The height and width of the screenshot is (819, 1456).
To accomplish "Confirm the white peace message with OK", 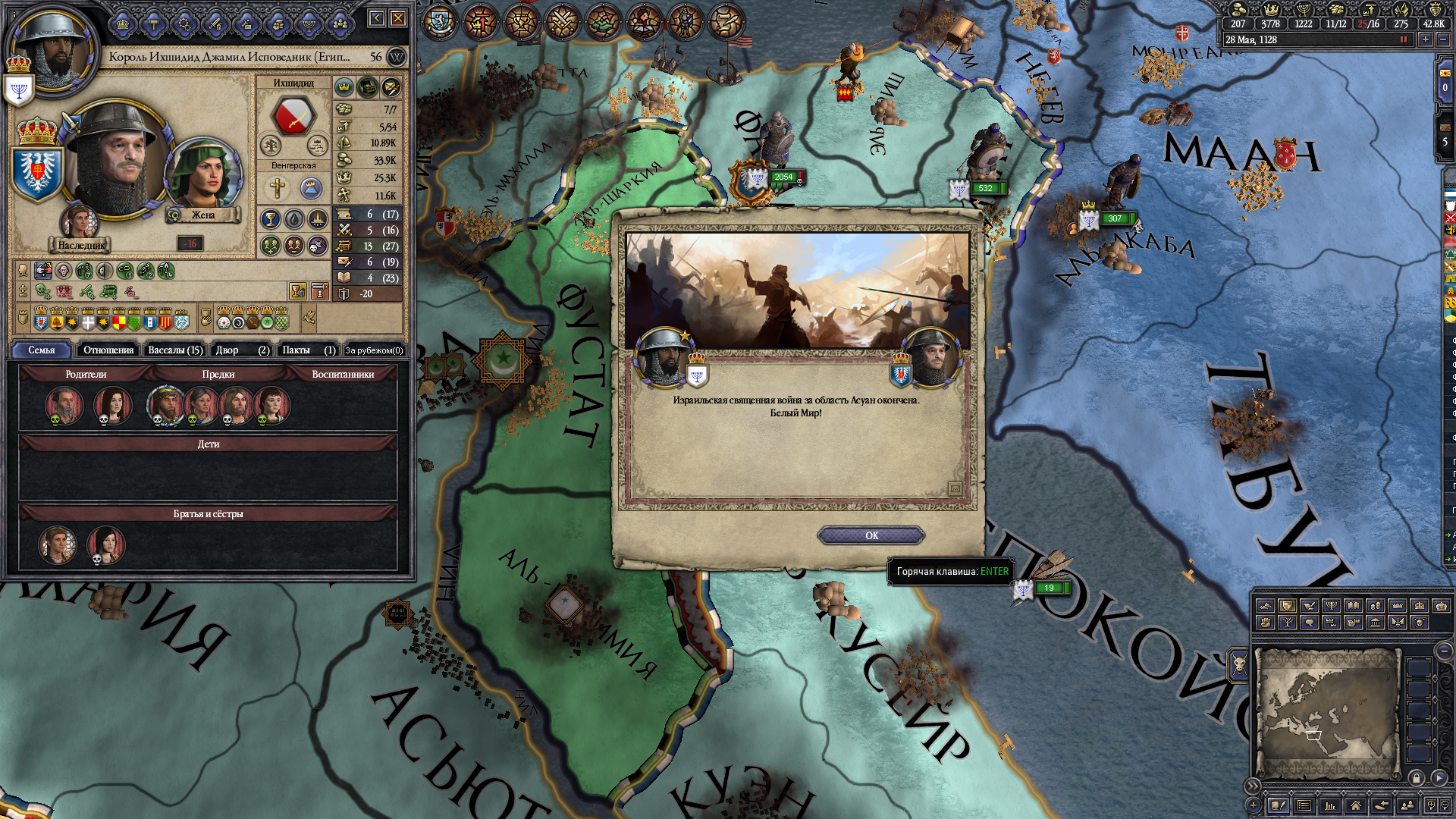I will 871,535.
